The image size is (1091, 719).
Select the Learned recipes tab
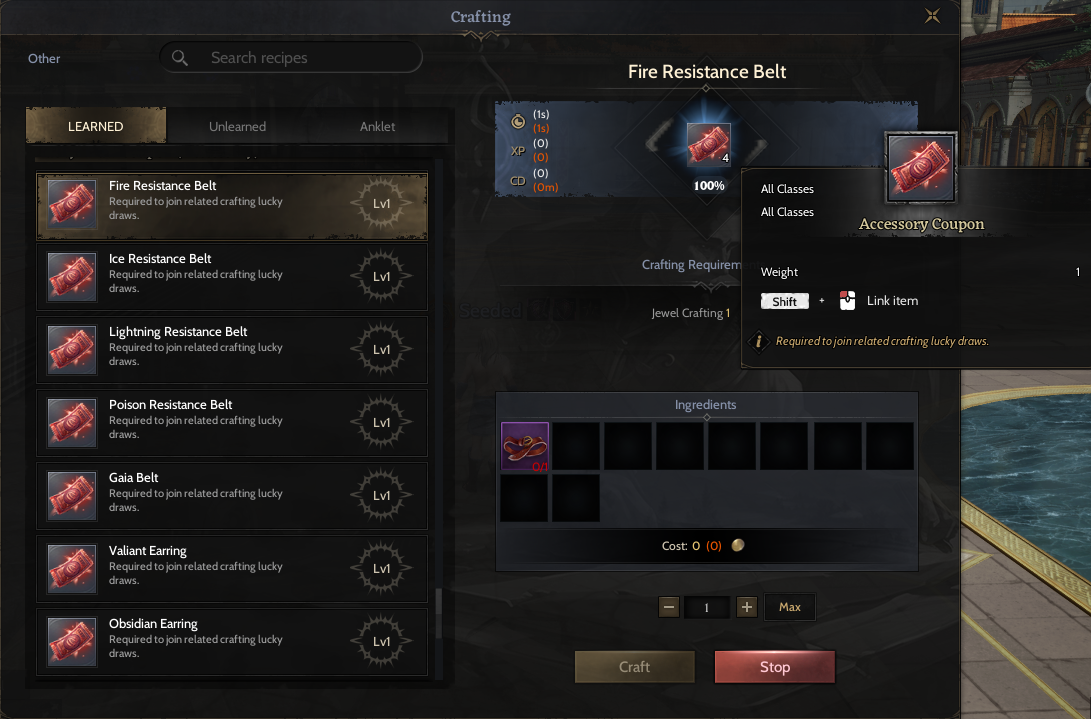click(x=96, y=127)
